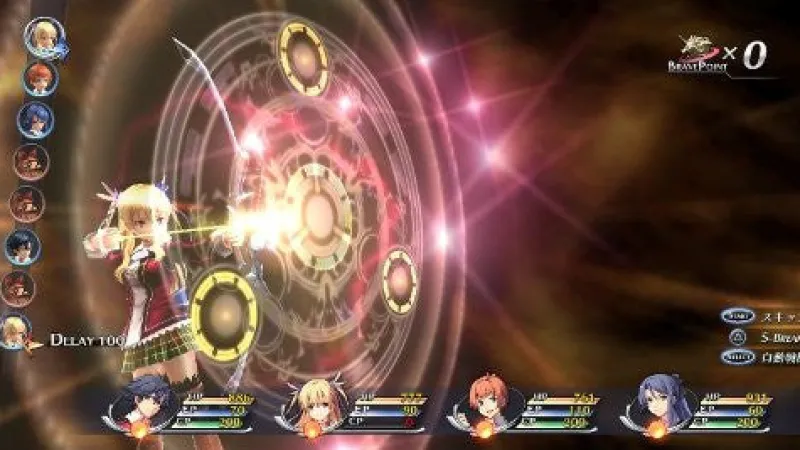Click the blonde turn-order portrait beside Delay 100
Viewport: 800px width, 450px height.
point(15,331)
